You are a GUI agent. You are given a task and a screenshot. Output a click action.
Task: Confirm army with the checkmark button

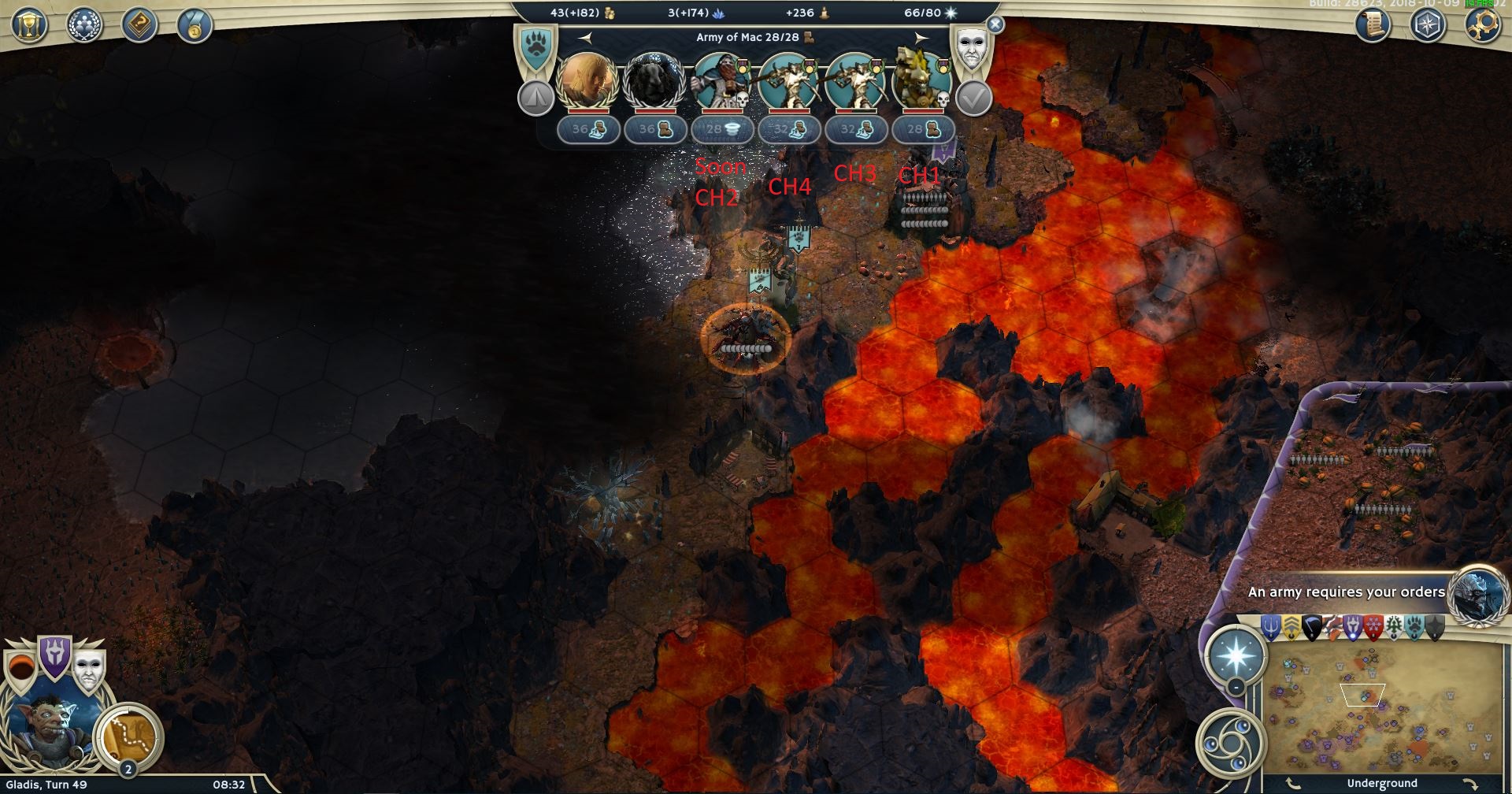tap(973, 98)
